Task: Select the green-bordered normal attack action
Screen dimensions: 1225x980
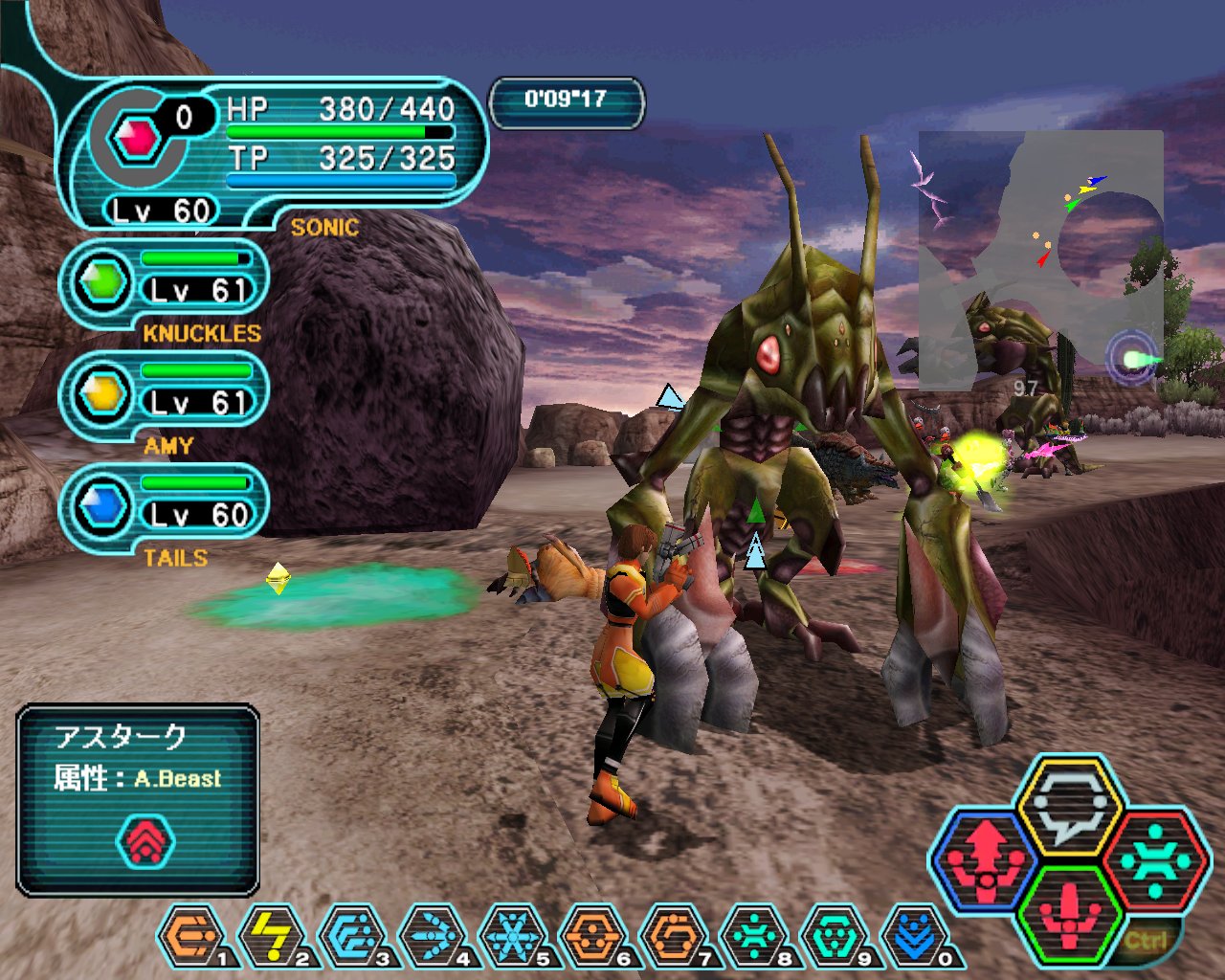Action: [1069, 914]
